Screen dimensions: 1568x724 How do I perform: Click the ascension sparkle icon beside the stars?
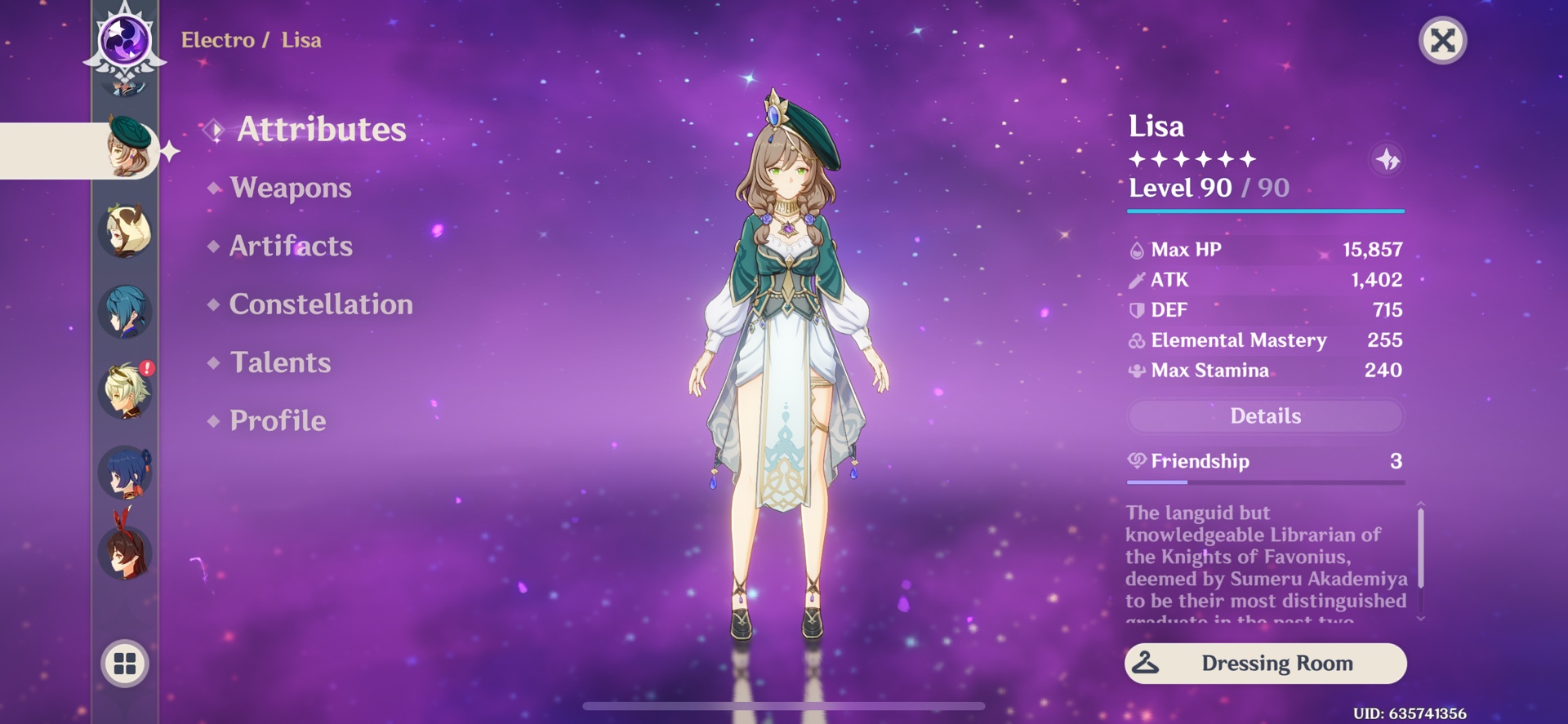1389,160
